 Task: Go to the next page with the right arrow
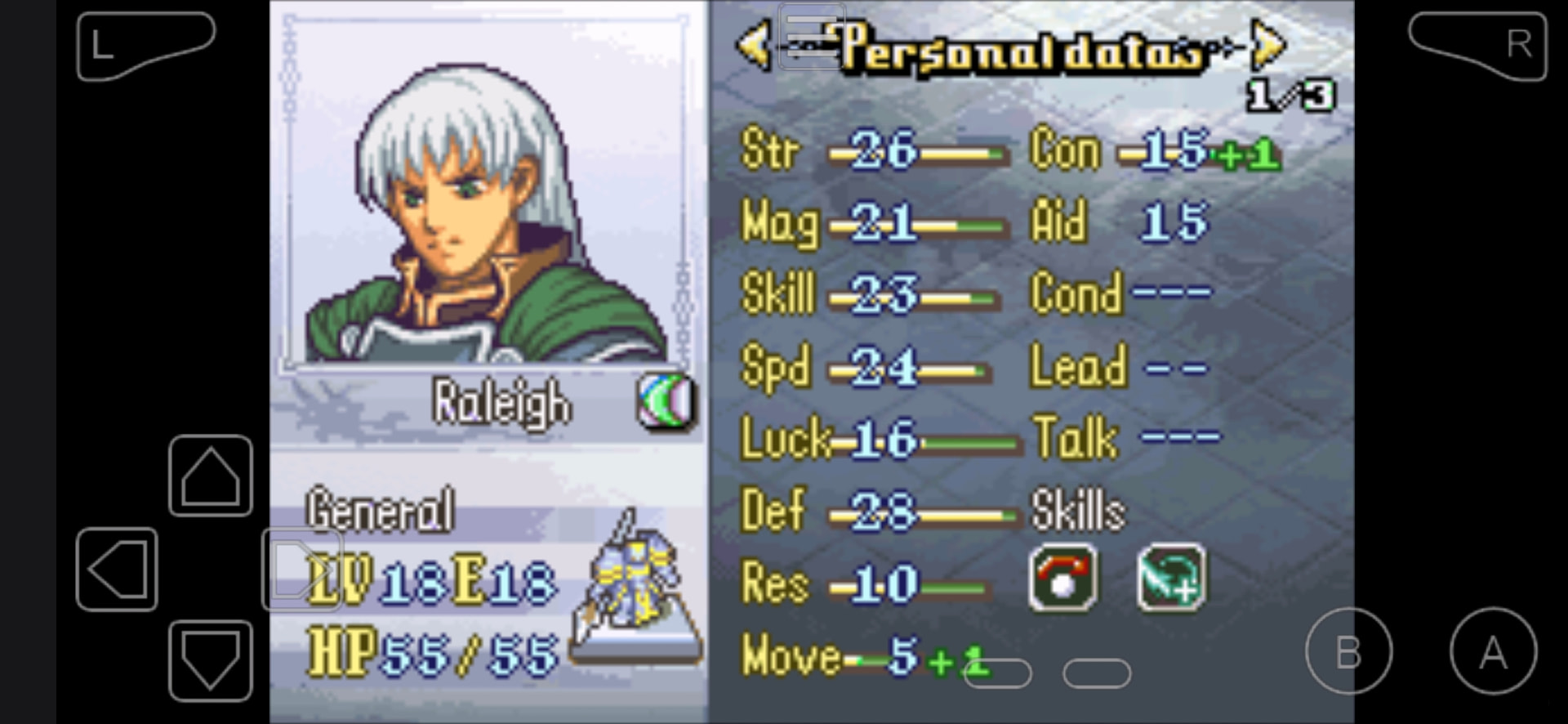point(1267,46)
